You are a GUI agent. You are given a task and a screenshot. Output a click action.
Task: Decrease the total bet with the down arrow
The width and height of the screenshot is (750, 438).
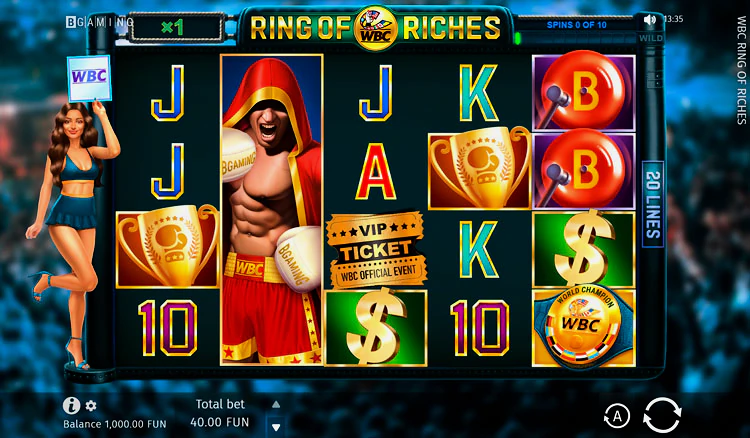tap(276, 425)
